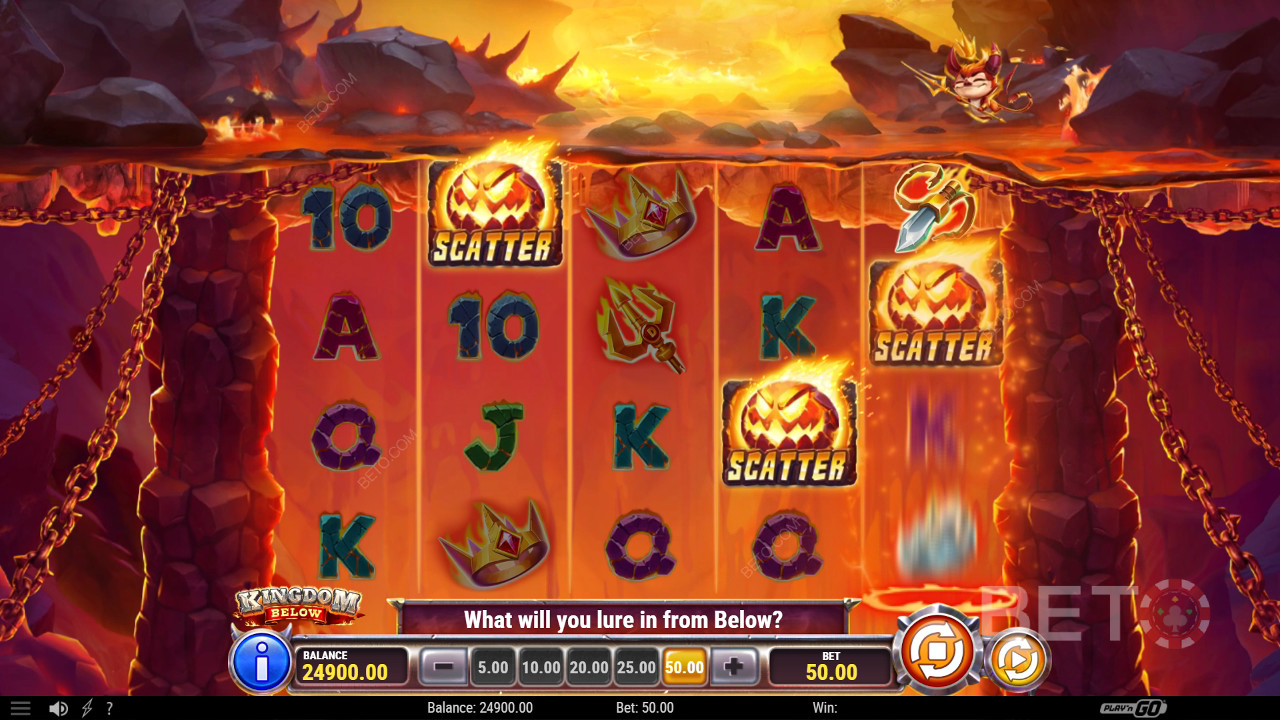Spin the reels with the orange spin button
Screen dimensions: 1280x720
tap(938, 651)
